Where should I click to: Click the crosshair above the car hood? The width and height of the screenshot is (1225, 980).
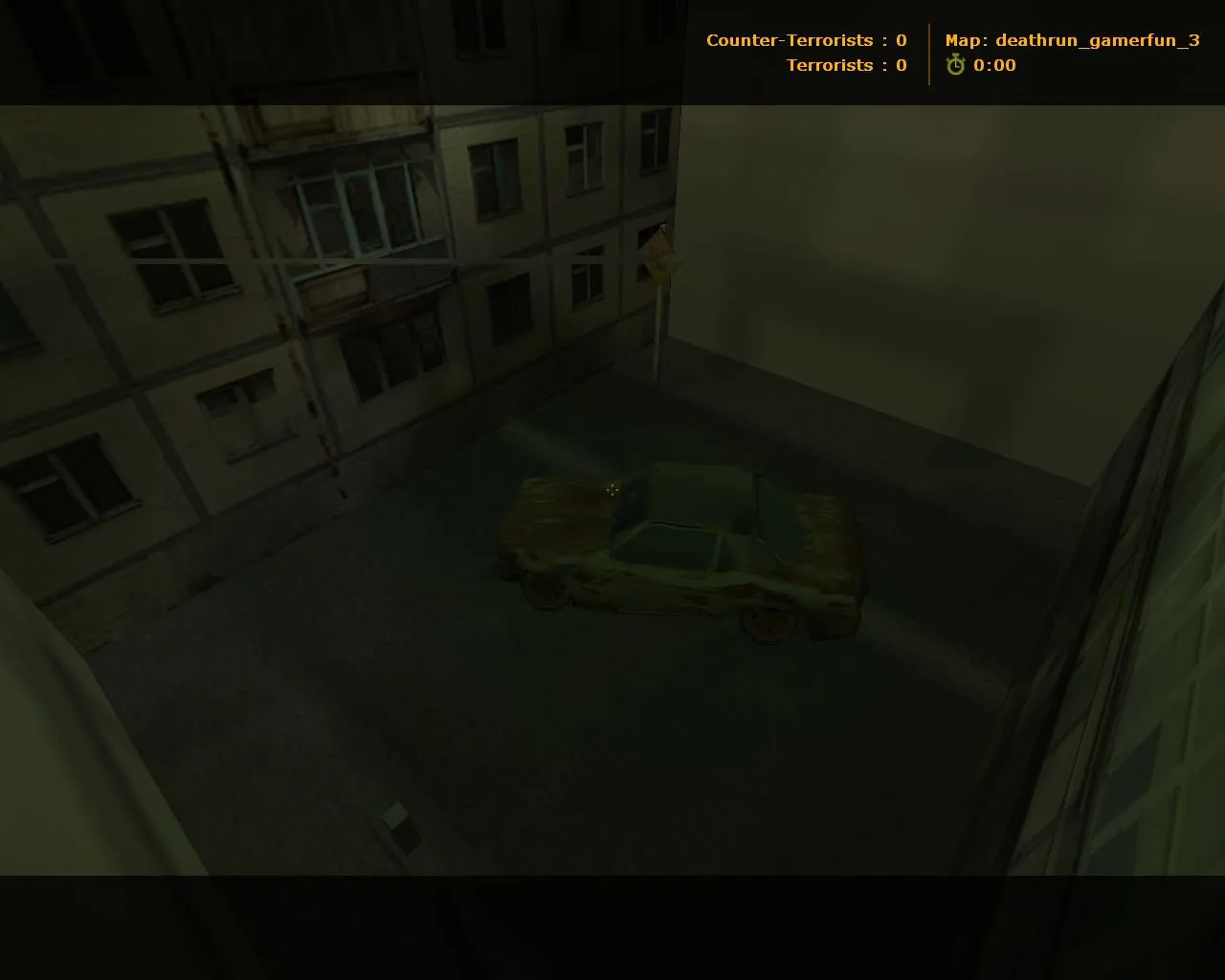[612, 490]
